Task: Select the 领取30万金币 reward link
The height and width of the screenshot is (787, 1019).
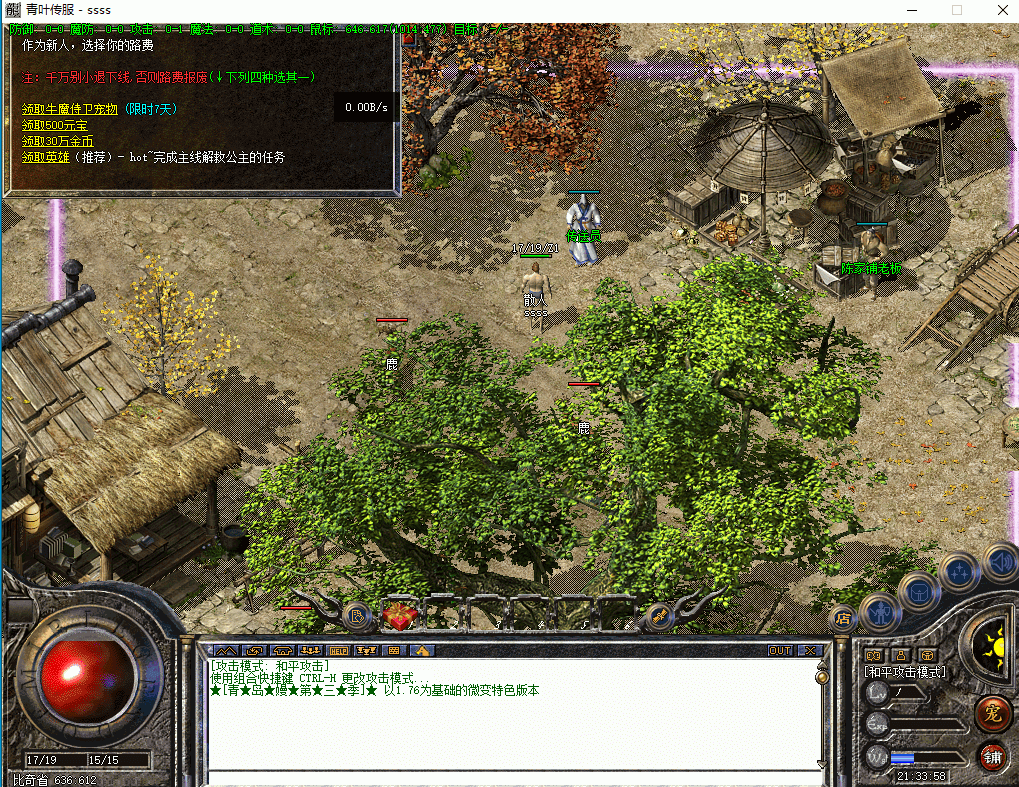Action: 58,141
